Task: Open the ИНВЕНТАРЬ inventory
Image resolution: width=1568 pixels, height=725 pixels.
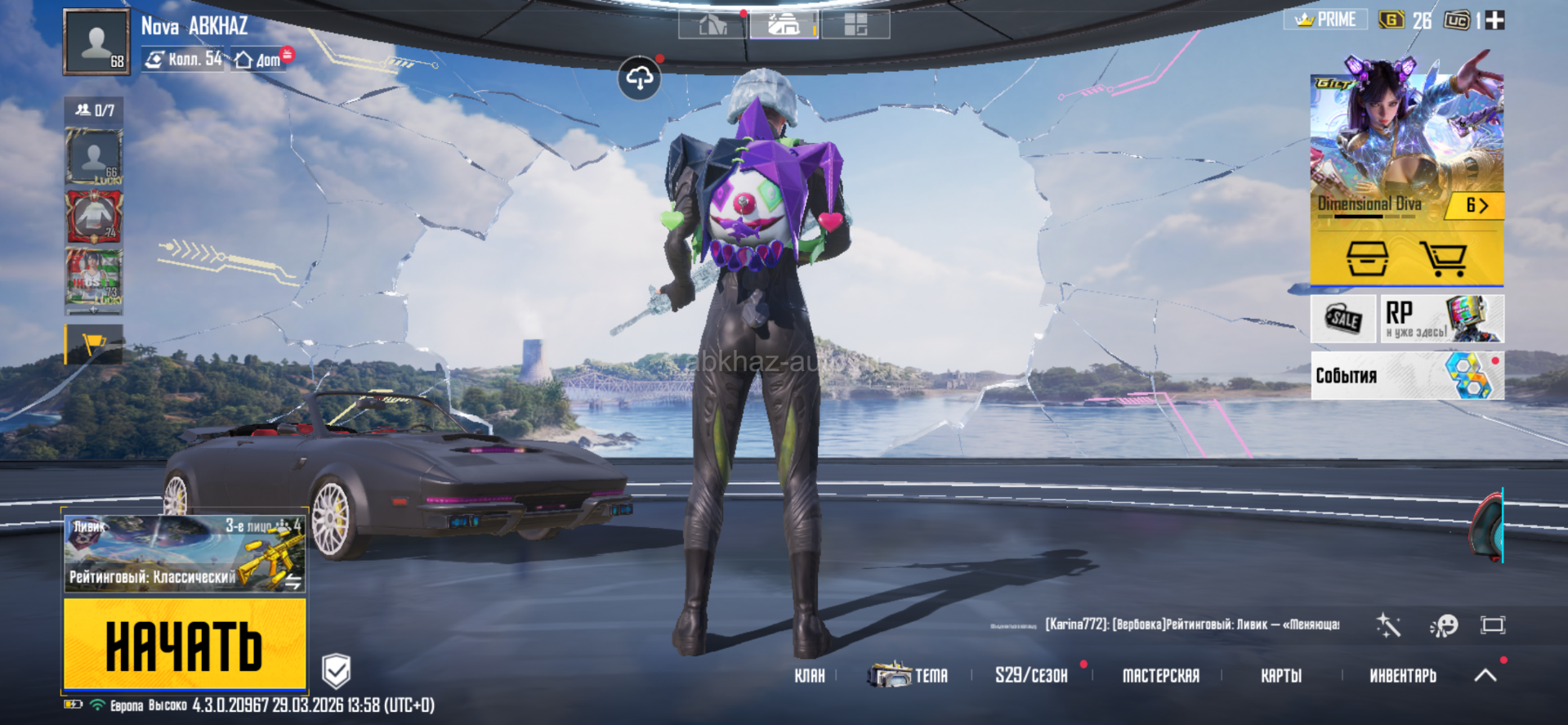Action: (x=1402, y=676)
